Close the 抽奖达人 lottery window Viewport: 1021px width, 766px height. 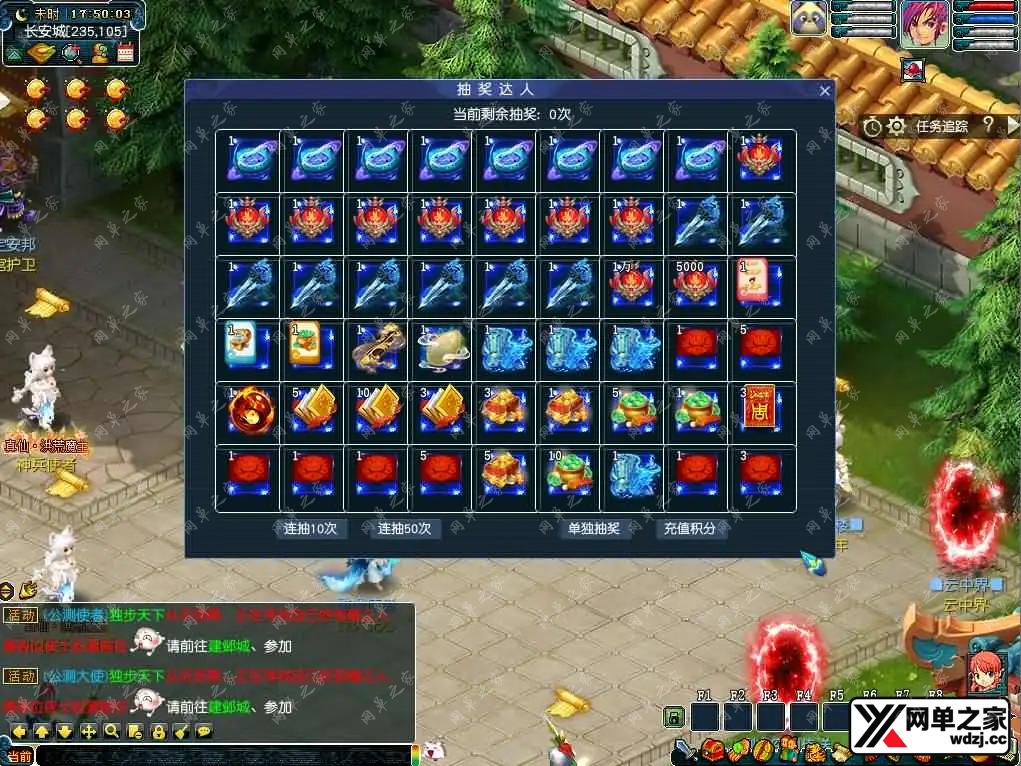click(825, 91)
